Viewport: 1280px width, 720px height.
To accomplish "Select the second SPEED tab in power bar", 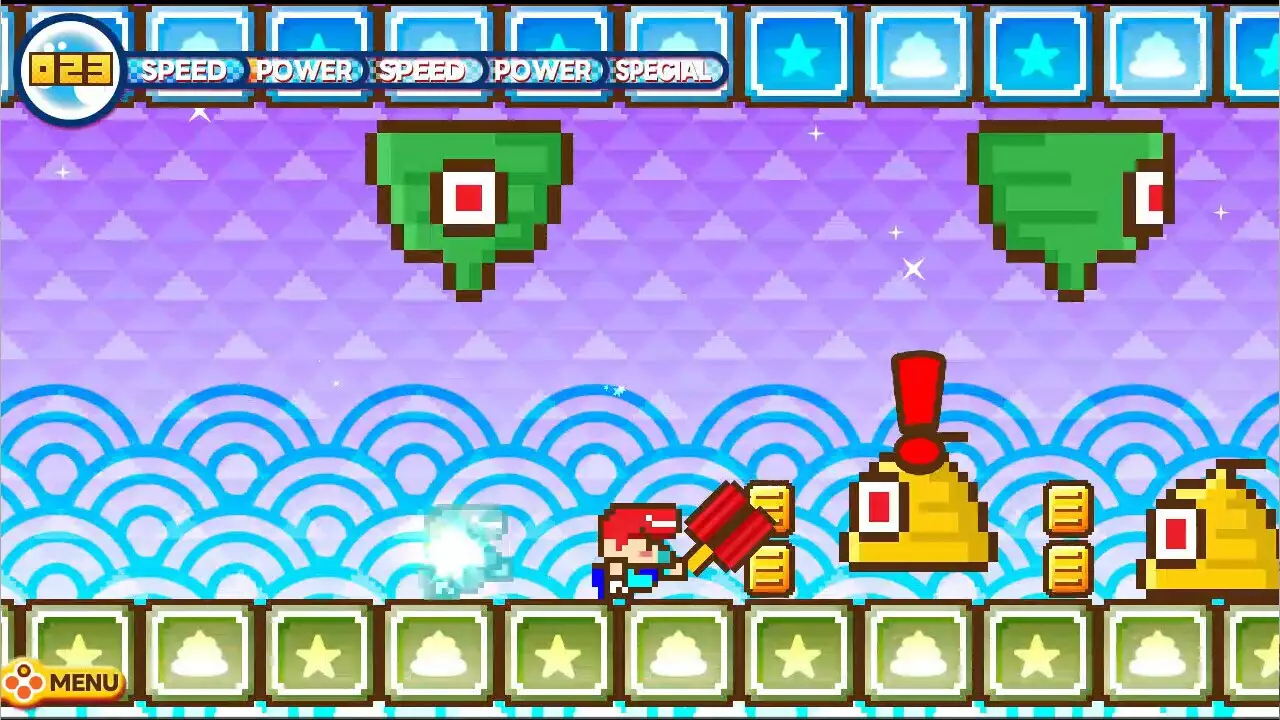I will click(x=423, y=71).
